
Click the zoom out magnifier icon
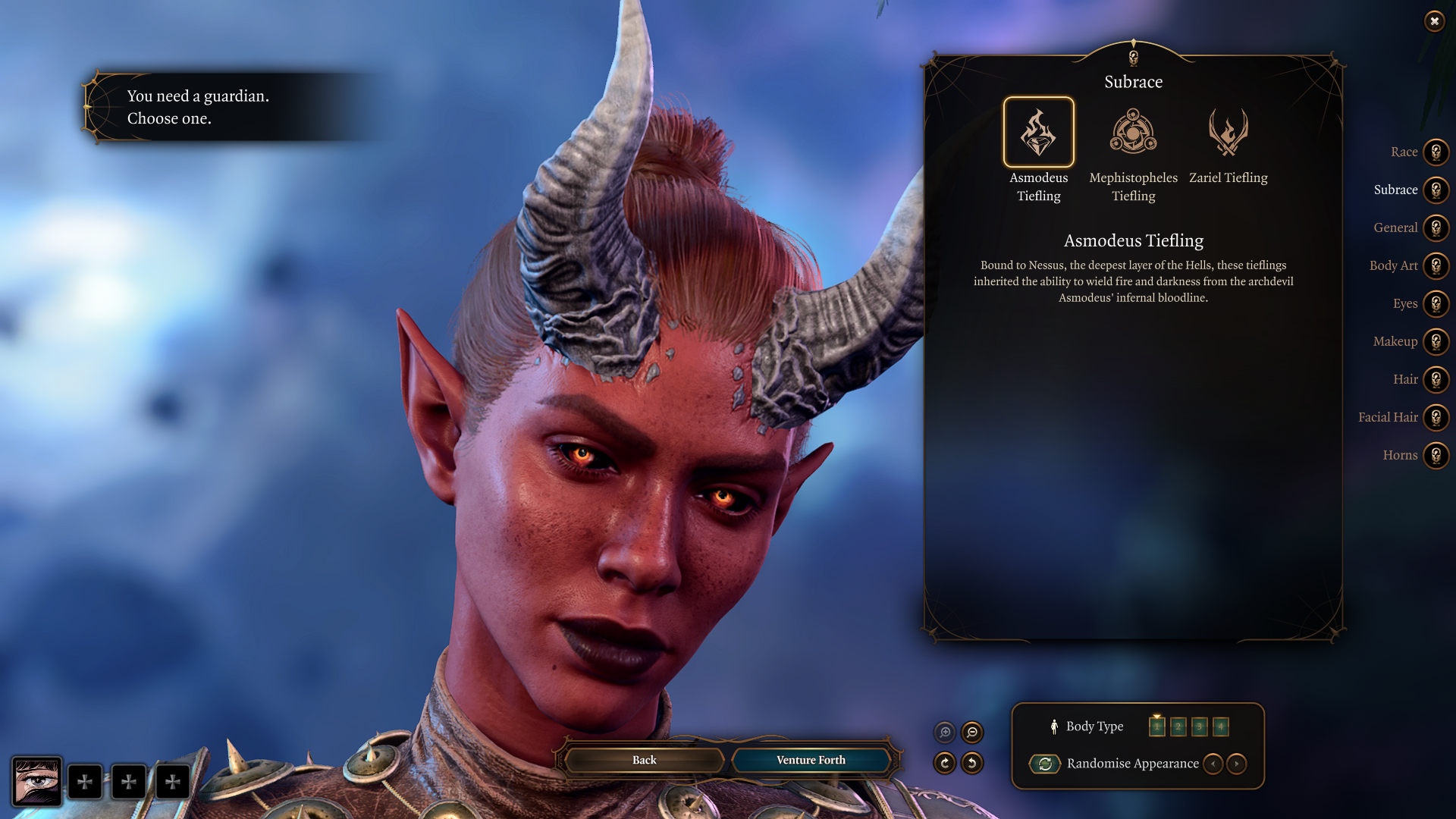click(x=972, y=733)
